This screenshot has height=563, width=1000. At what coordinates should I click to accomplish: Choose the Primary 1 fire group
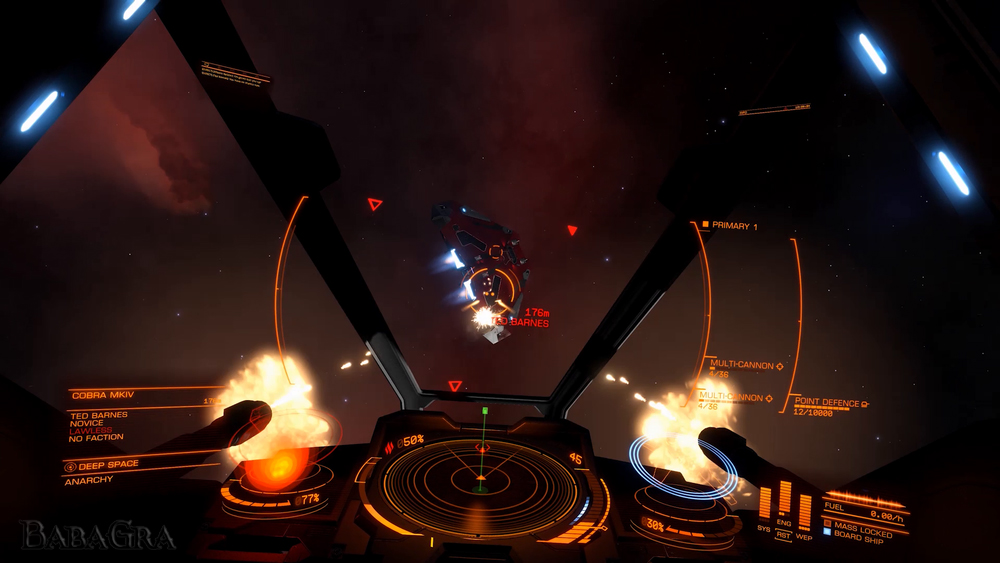click(733, 227)
